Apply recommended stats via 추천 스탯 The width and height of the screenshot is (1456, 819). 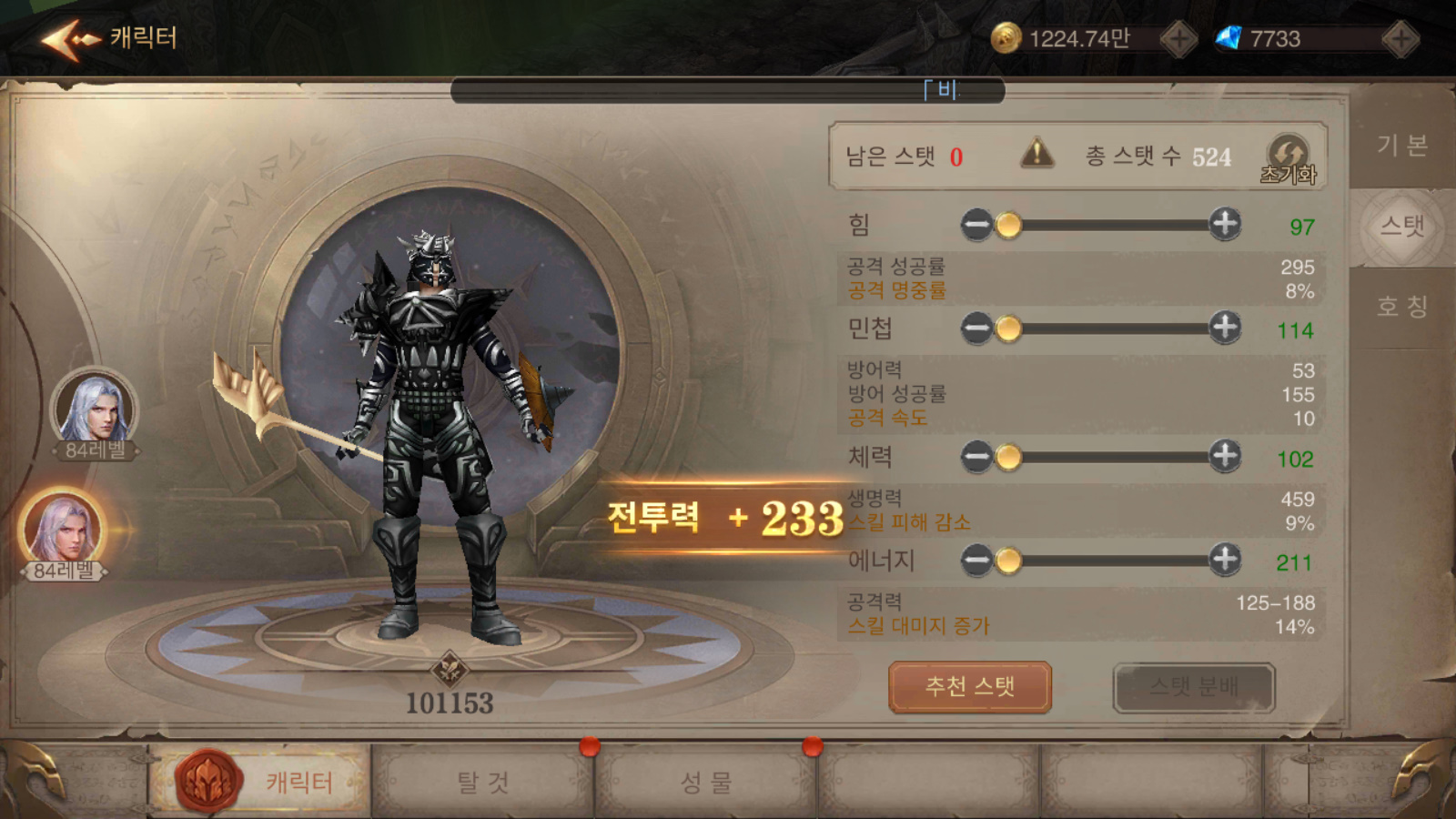[969, 687]
